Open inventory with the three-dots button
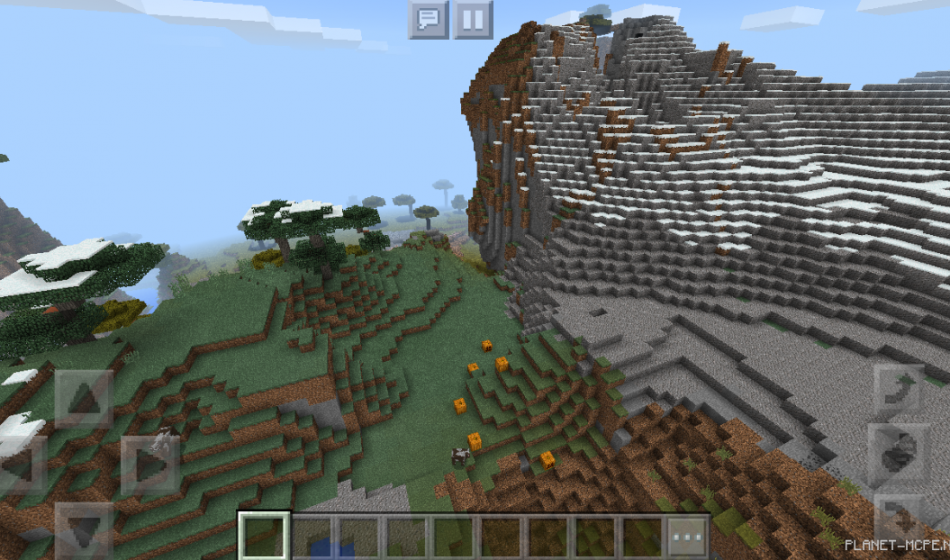This screenshot has width=950, height=560. 688,536
